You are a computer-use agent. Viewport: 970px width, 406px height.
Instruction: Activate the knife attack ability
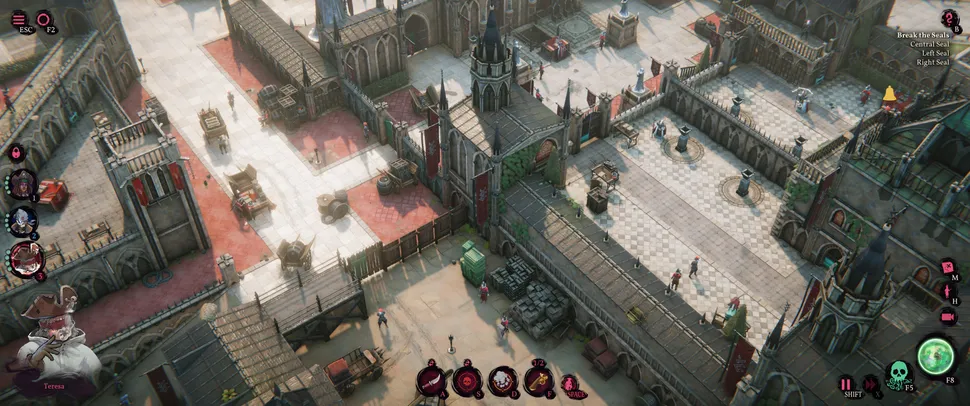pyautogui.click(x=433, y=380)
